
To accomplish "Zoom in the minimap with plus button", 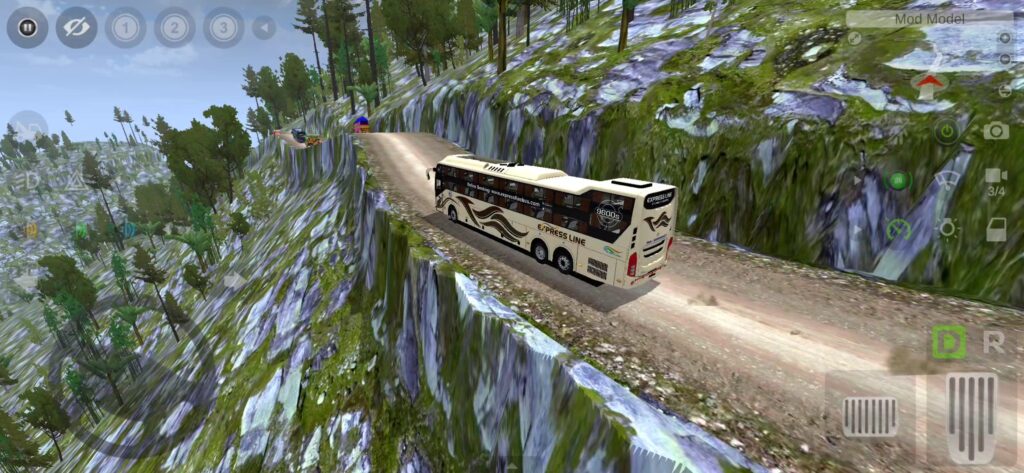I will click(1004, 38).
